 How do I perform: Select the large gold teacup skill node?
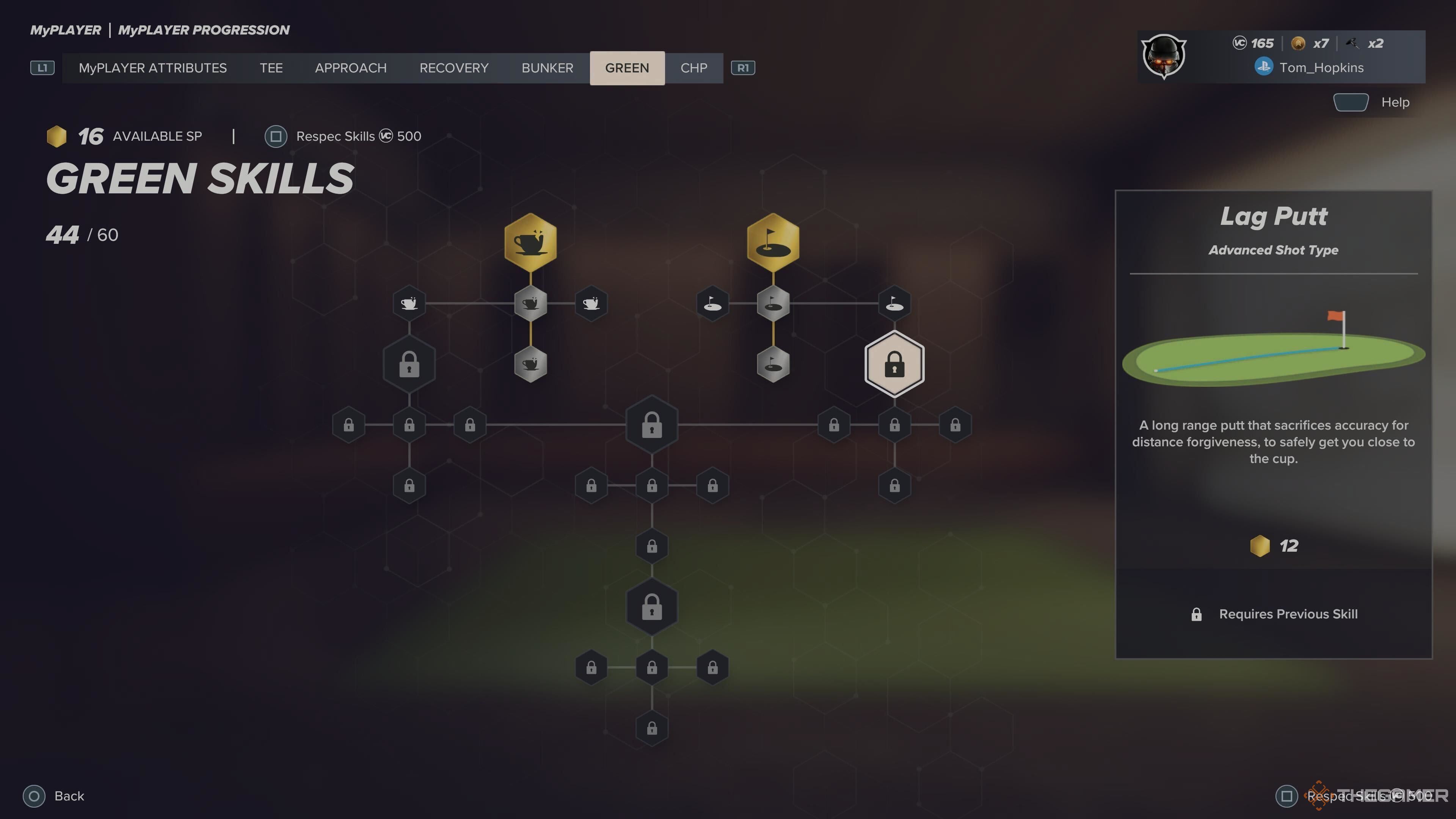pyautogui.click(x=530, y=242)
